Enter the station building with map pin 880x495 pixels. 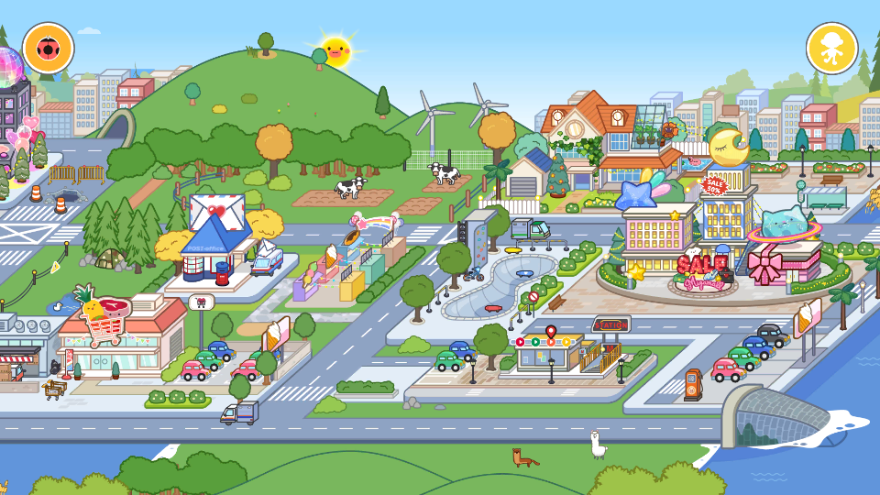coord(550,352)
